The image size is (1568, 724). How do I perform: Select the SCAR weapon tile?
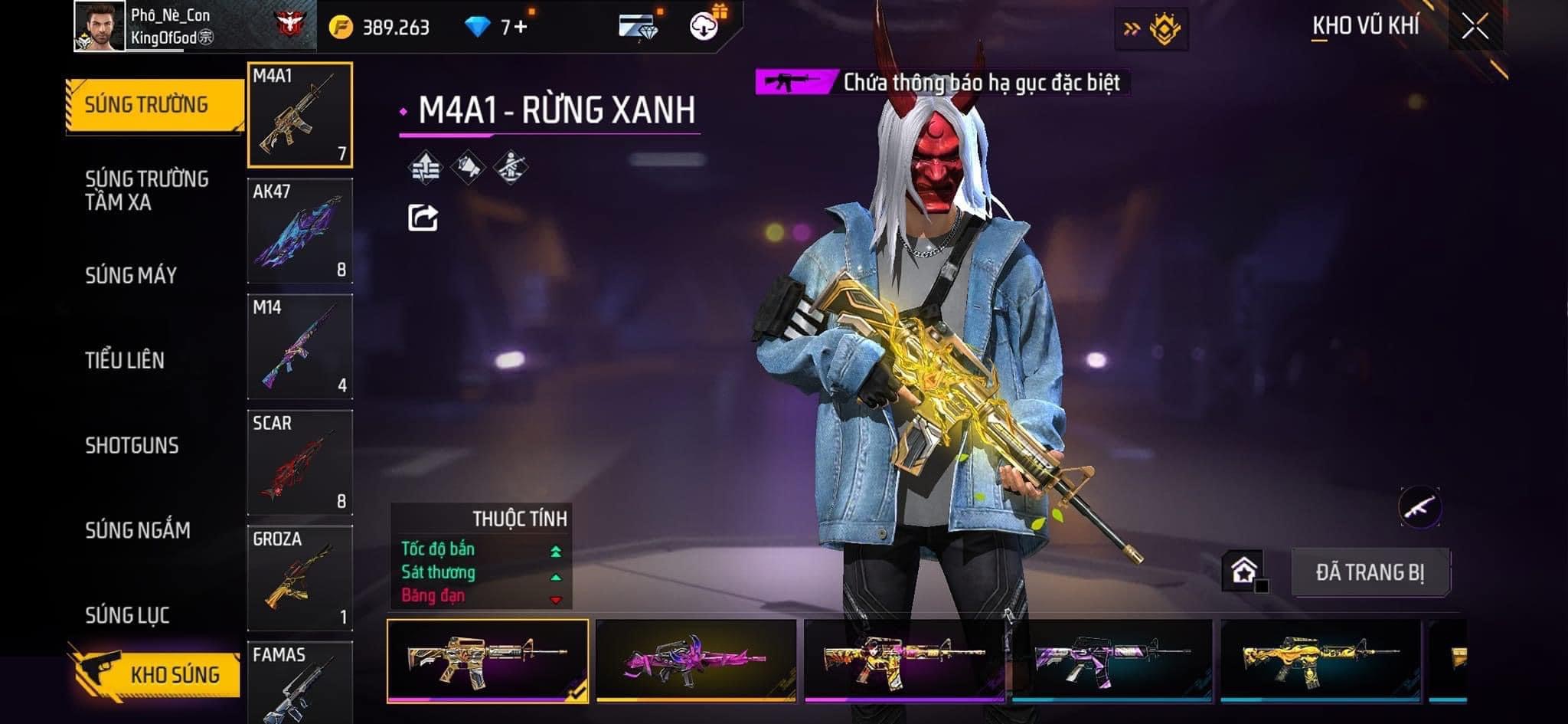point(300,462)
